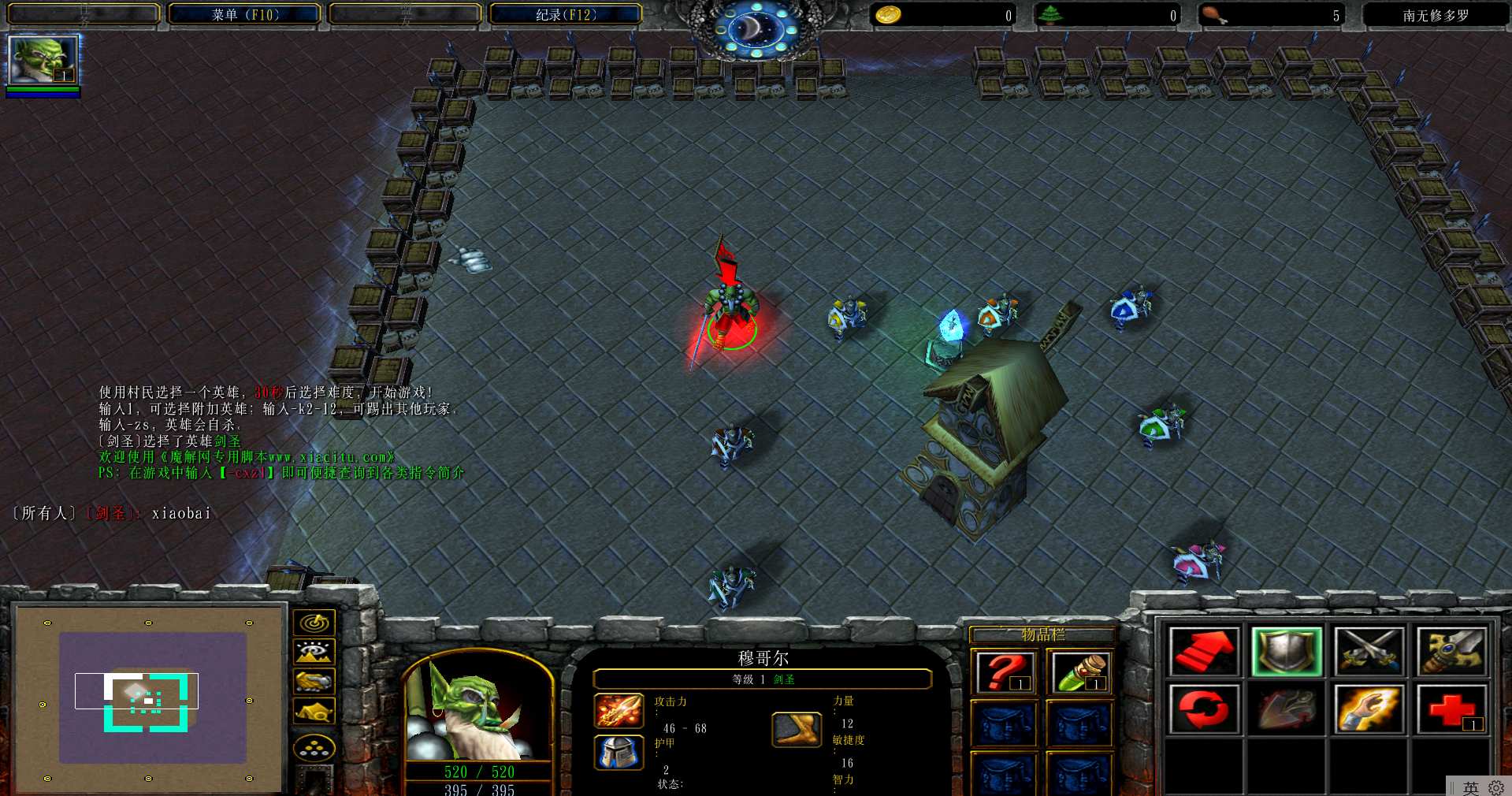The image size is (1512, 796).
Task: Select the red arrow command
Action: tap(1203, 651)
